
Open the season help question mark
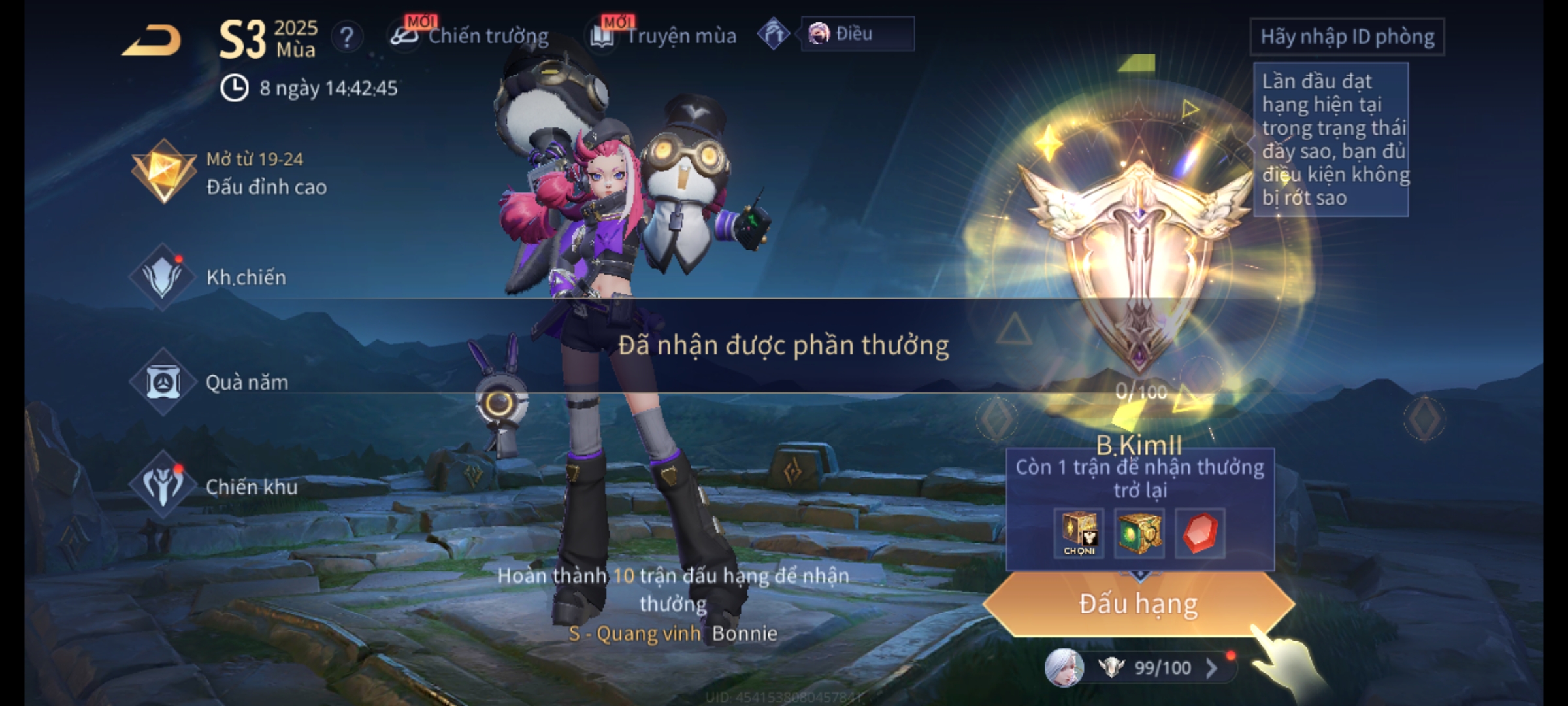point(346,38)
